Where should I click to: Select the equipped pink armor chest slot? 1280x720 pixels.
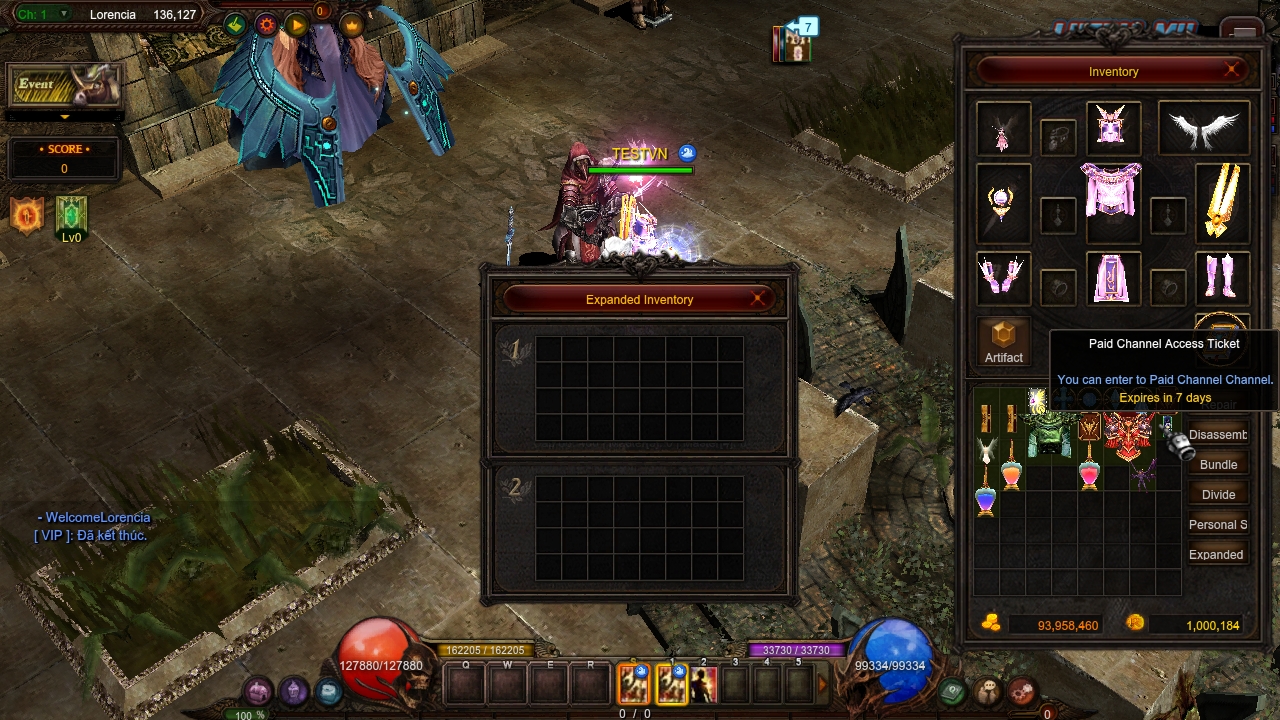pyautogui.click(x=1111, y=190)
